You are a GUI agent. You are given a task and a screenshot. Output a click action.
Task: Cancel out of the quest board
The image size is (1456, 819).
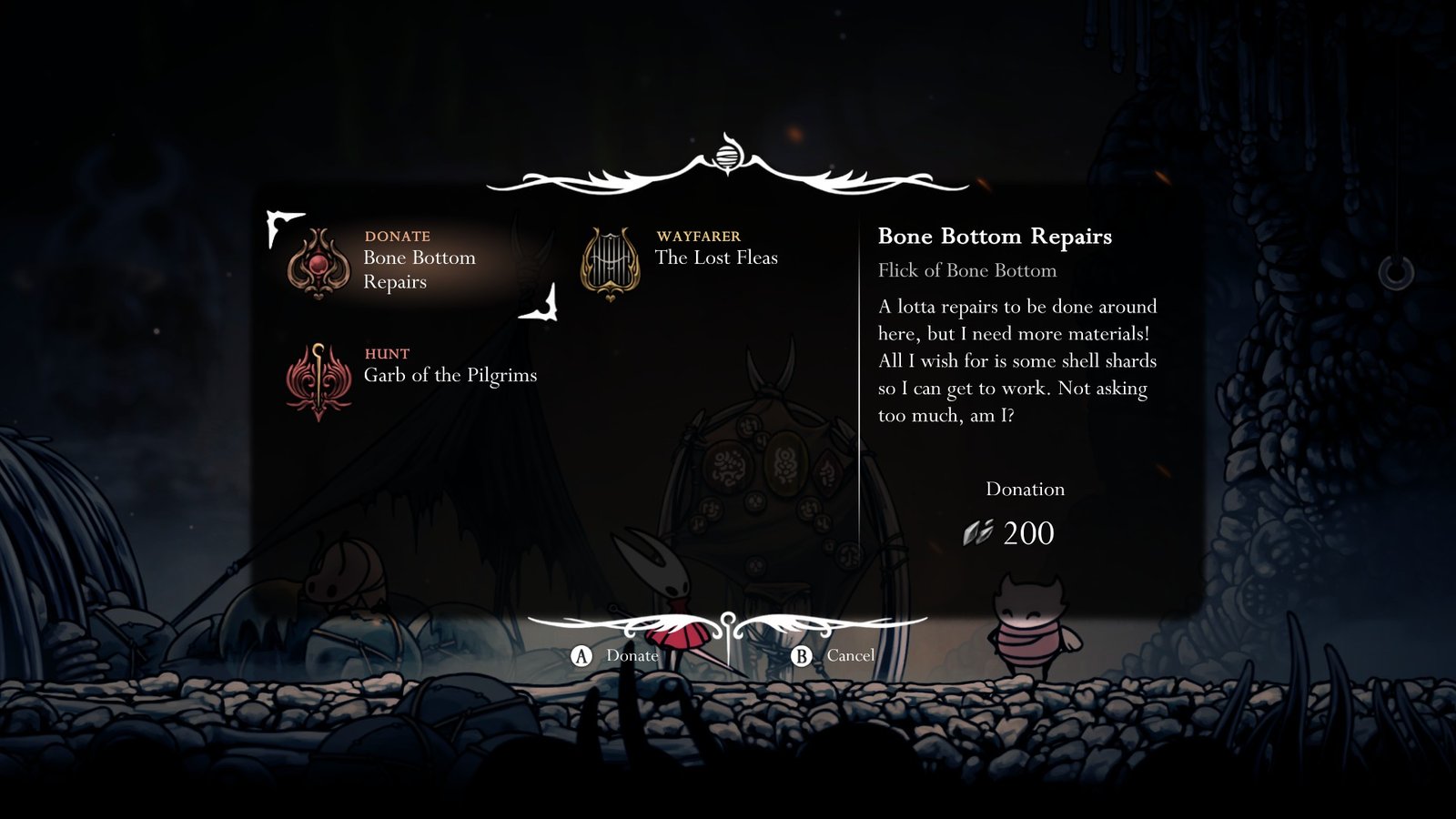tap(834, 655)
